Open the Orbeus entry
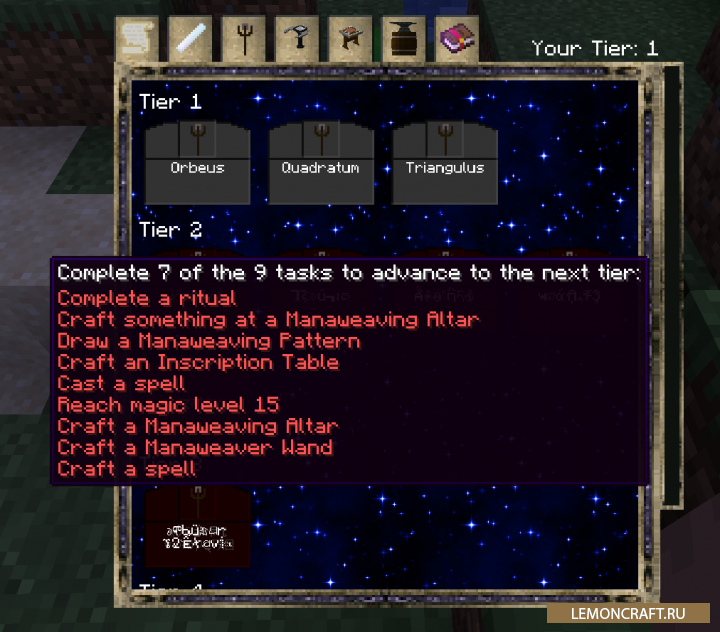Screen dimensions: 720x632 coord(197,163)
